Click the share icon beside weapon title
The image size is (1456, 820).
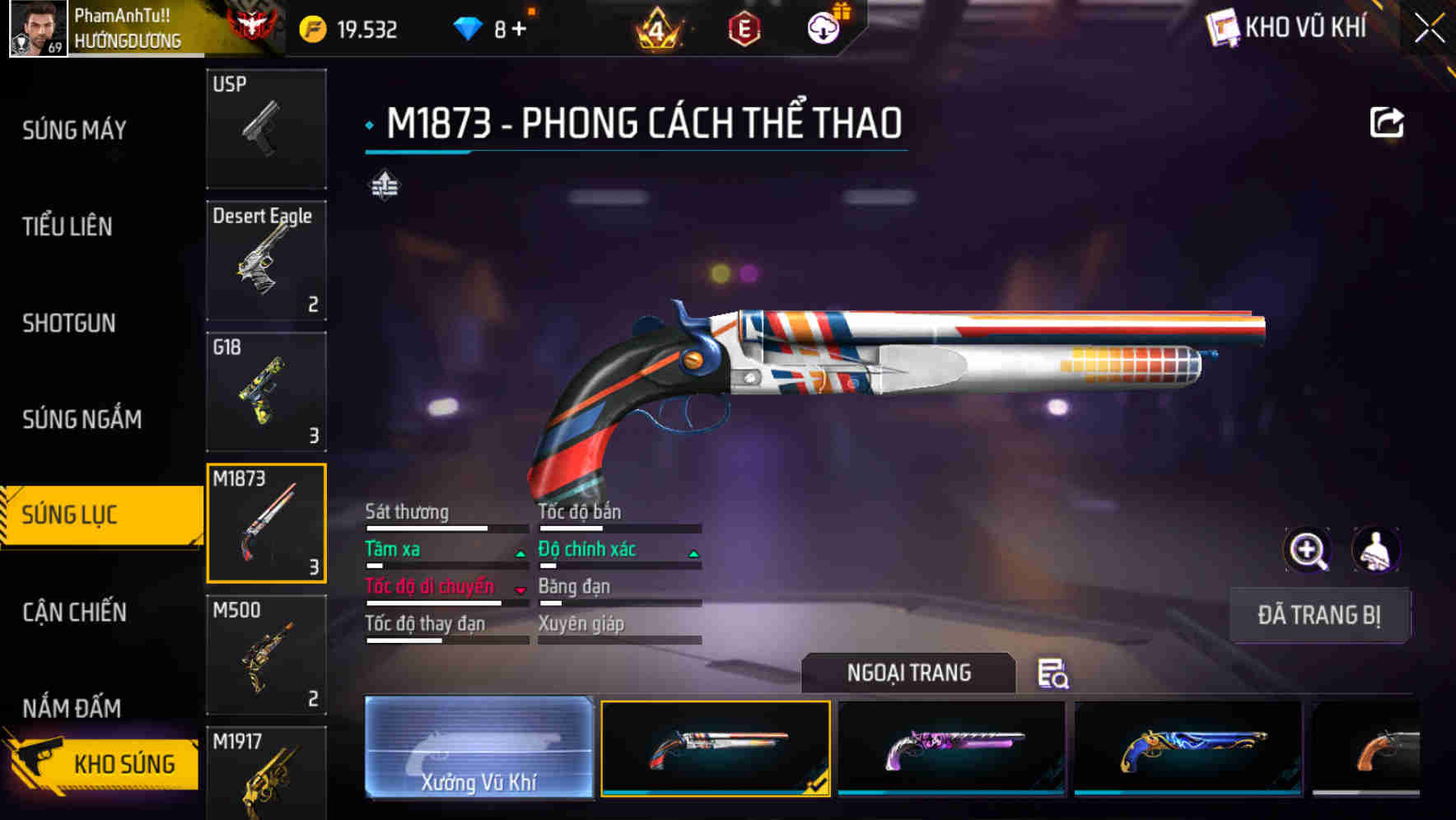point(1386,123)
